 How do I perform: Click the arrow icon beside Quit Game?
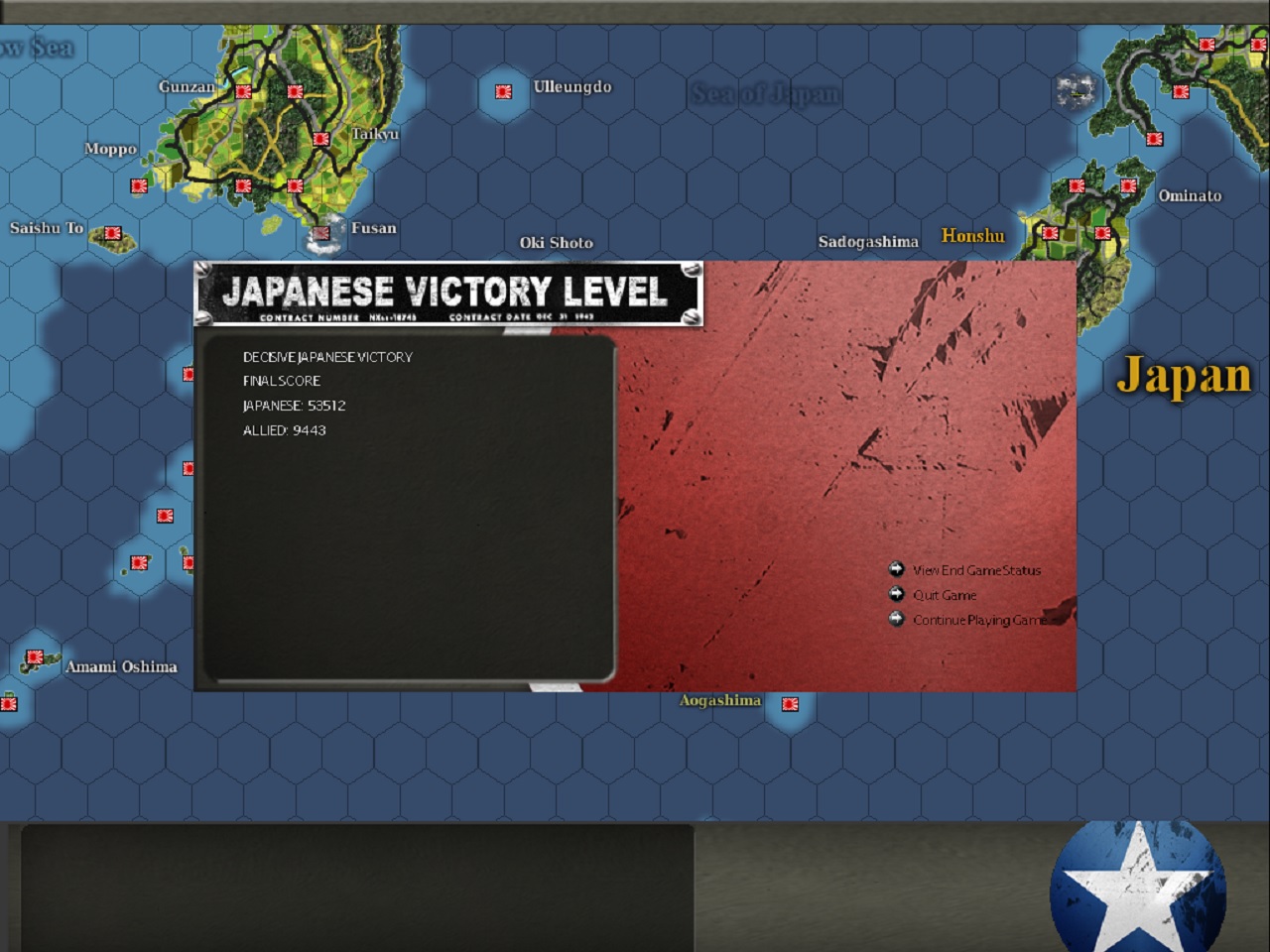[x=898, y=594]
